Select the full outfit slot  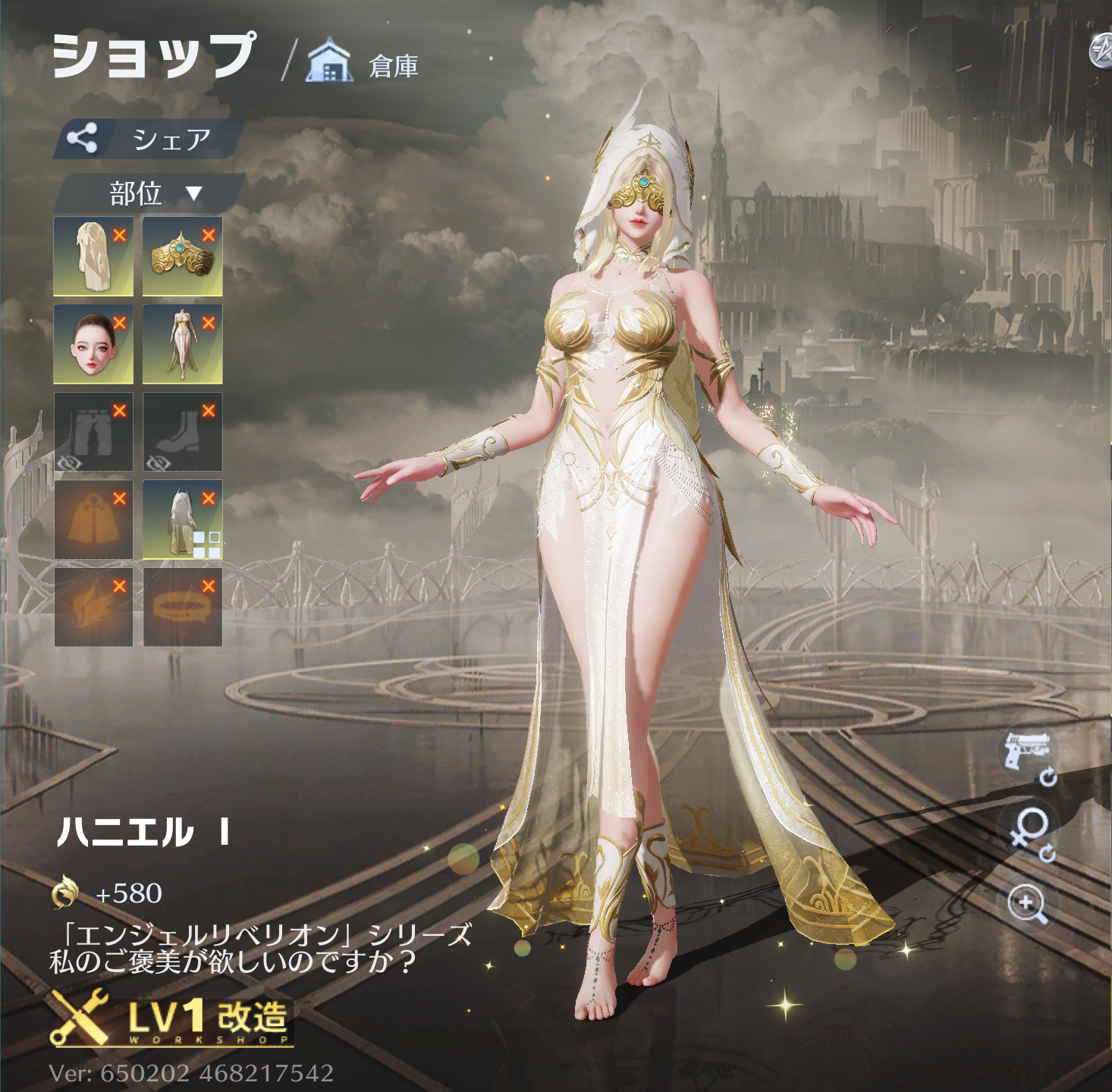click(x=181, y=345)
